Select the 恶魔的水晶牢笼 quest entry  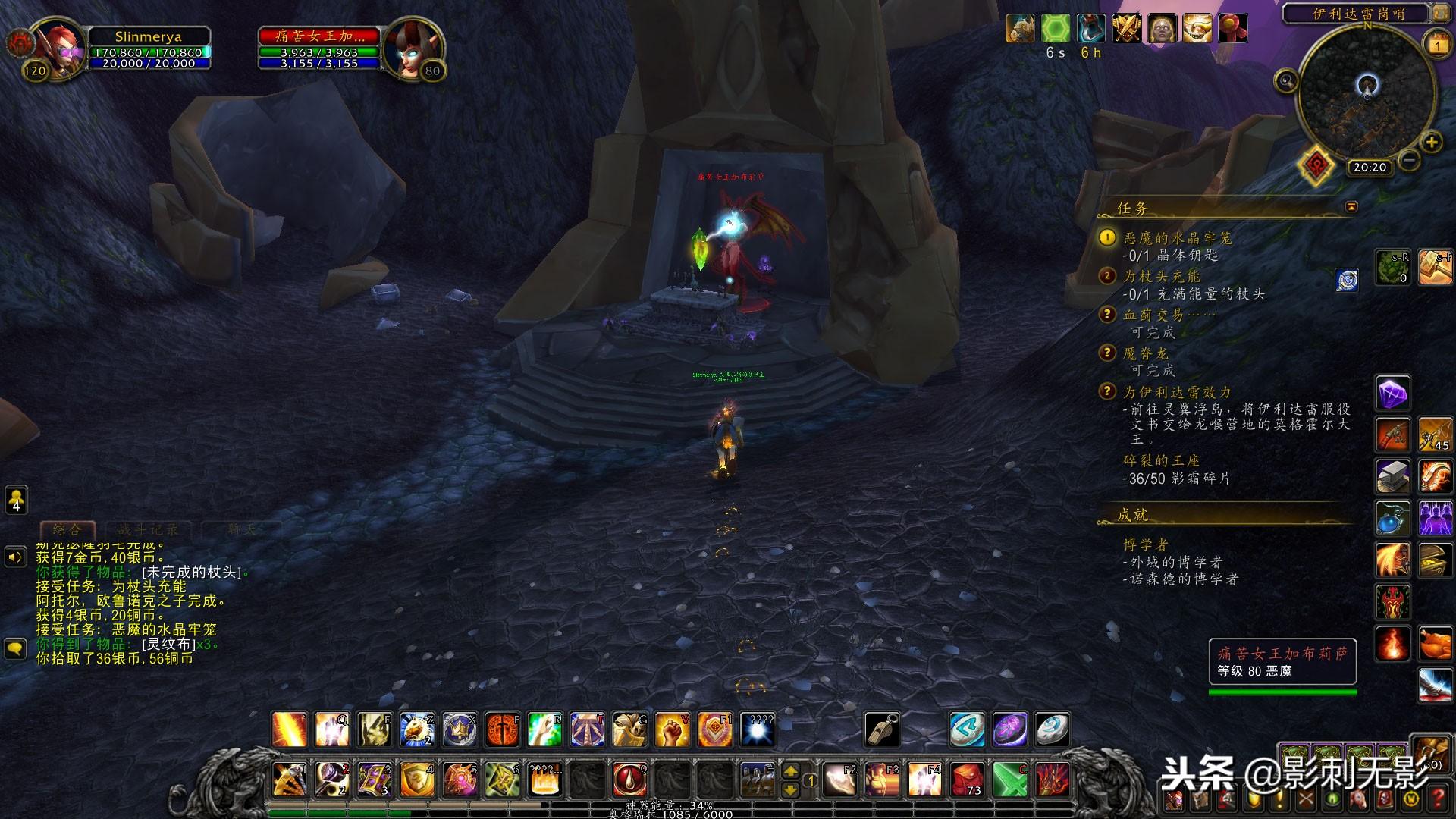pos(1177,238)
